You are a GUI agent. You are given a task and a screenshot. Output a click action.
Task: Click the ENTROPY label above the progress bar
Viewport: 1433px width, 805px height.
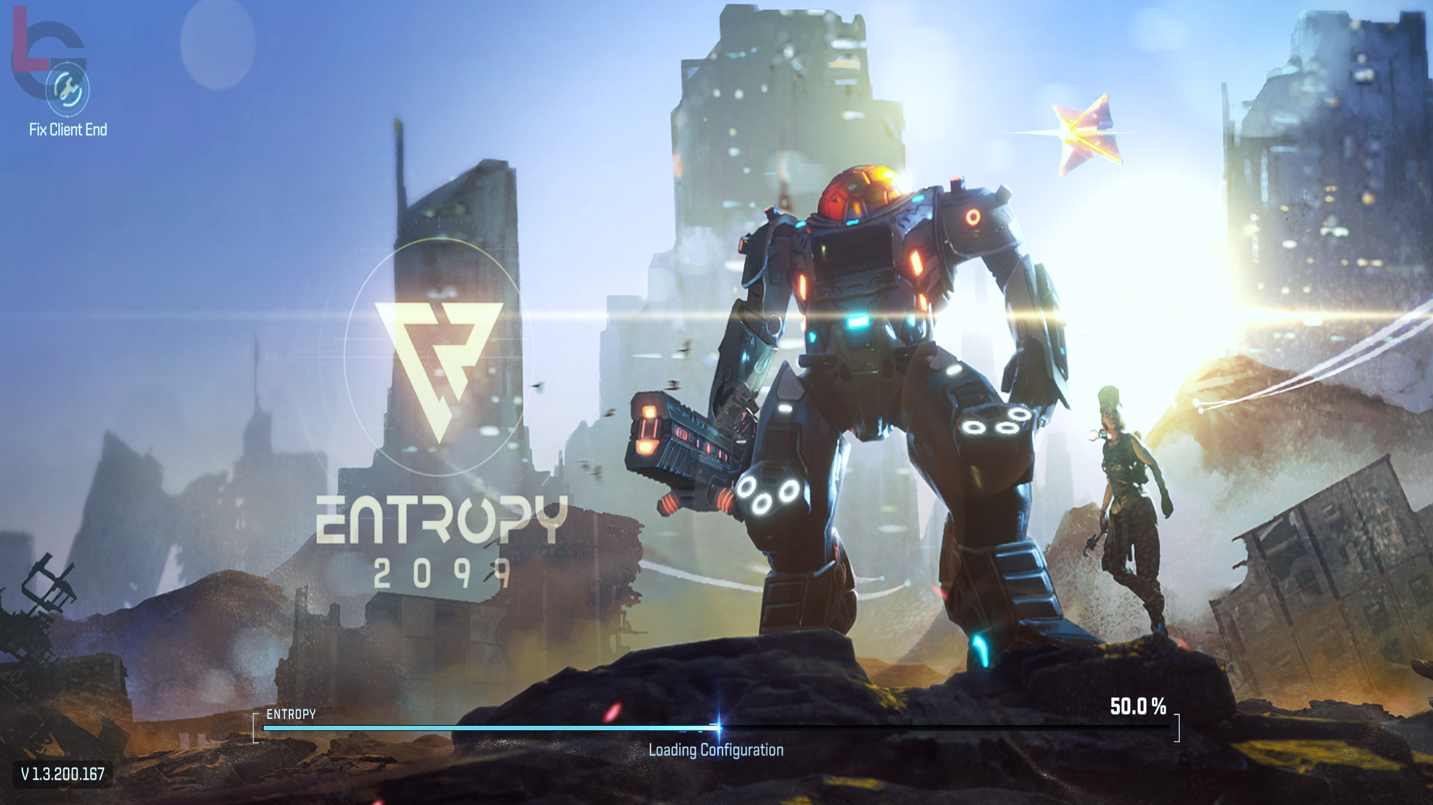coord(288,713)
